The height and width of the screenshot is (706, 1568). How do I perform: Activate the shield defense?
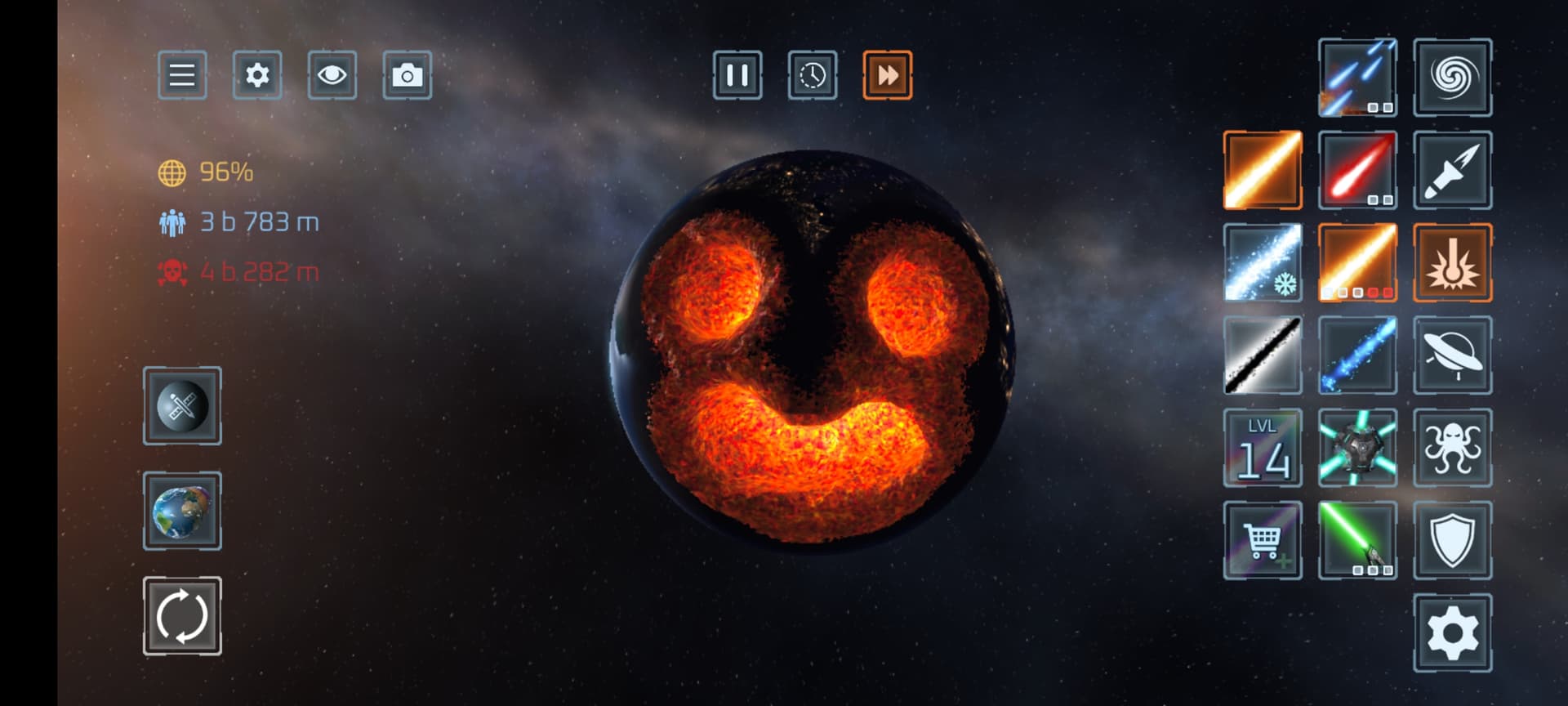click(1452, 540)
